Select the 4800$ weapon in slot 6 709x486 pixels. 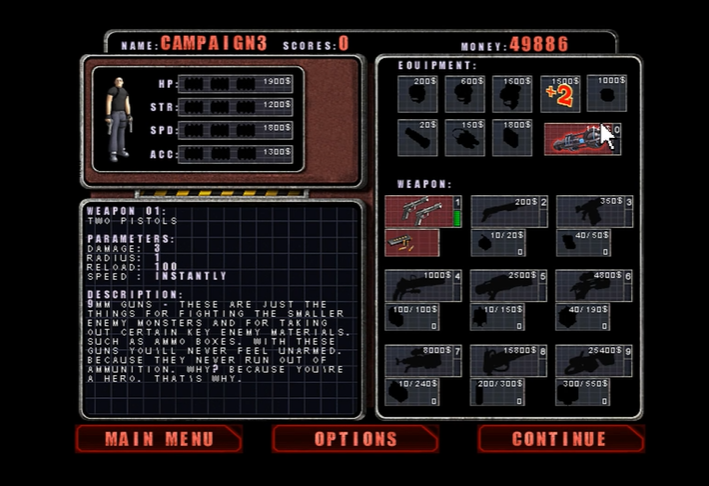594,285
